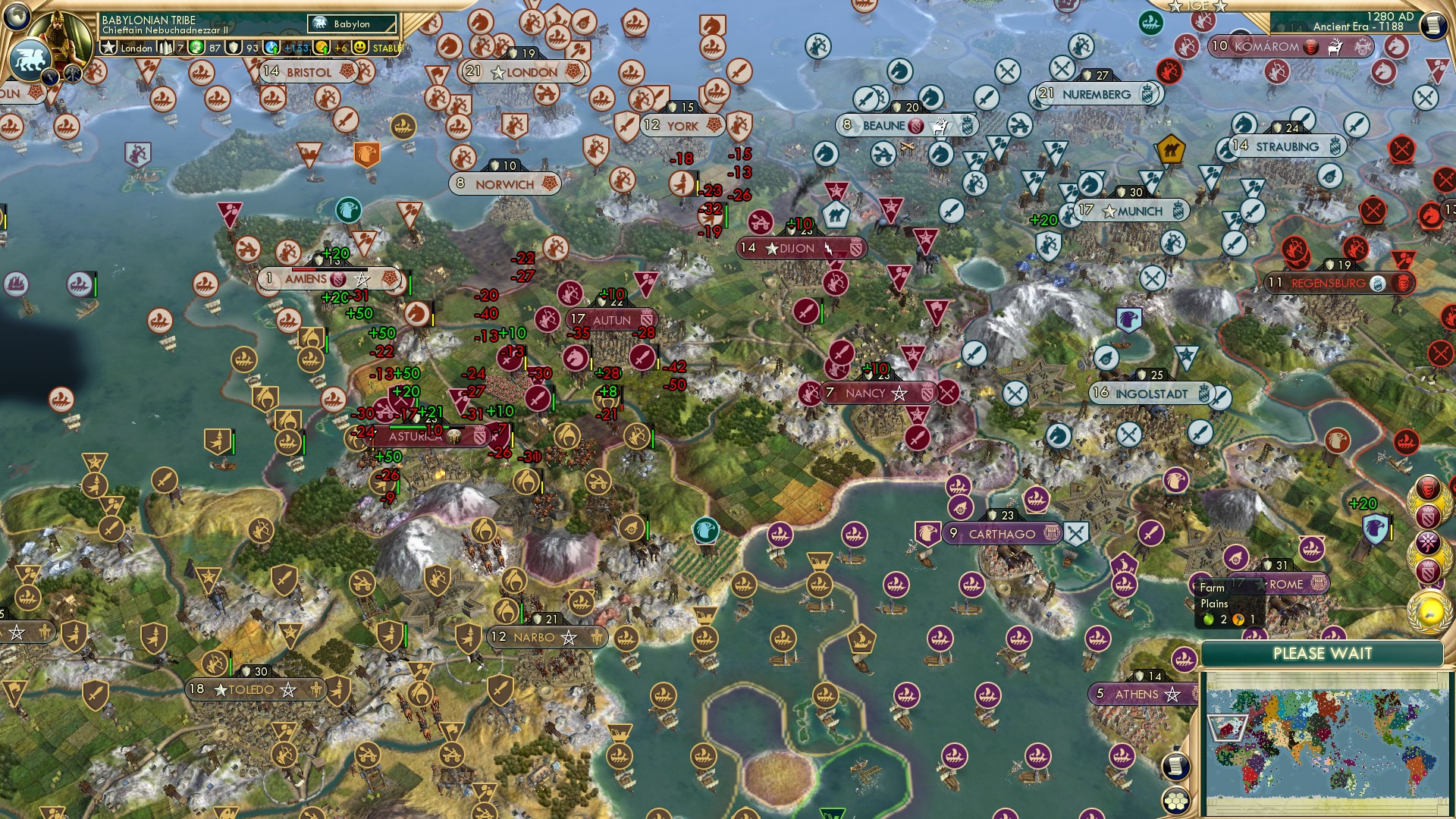Click the World Congress gold medal icon
The image size is (1456, 819).
[1429, 611]
